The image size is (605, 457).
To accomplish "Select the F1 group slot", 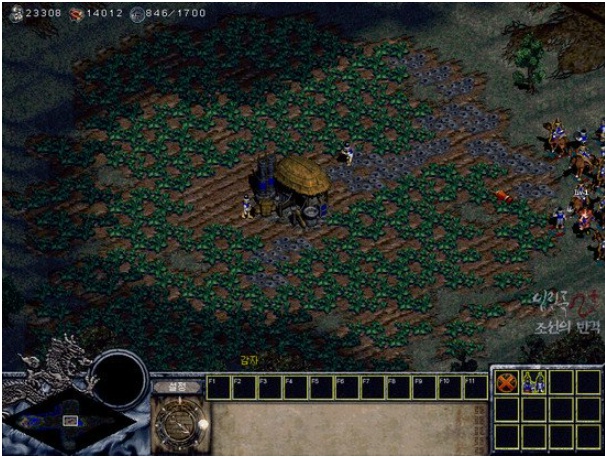I will coord(217,386).
